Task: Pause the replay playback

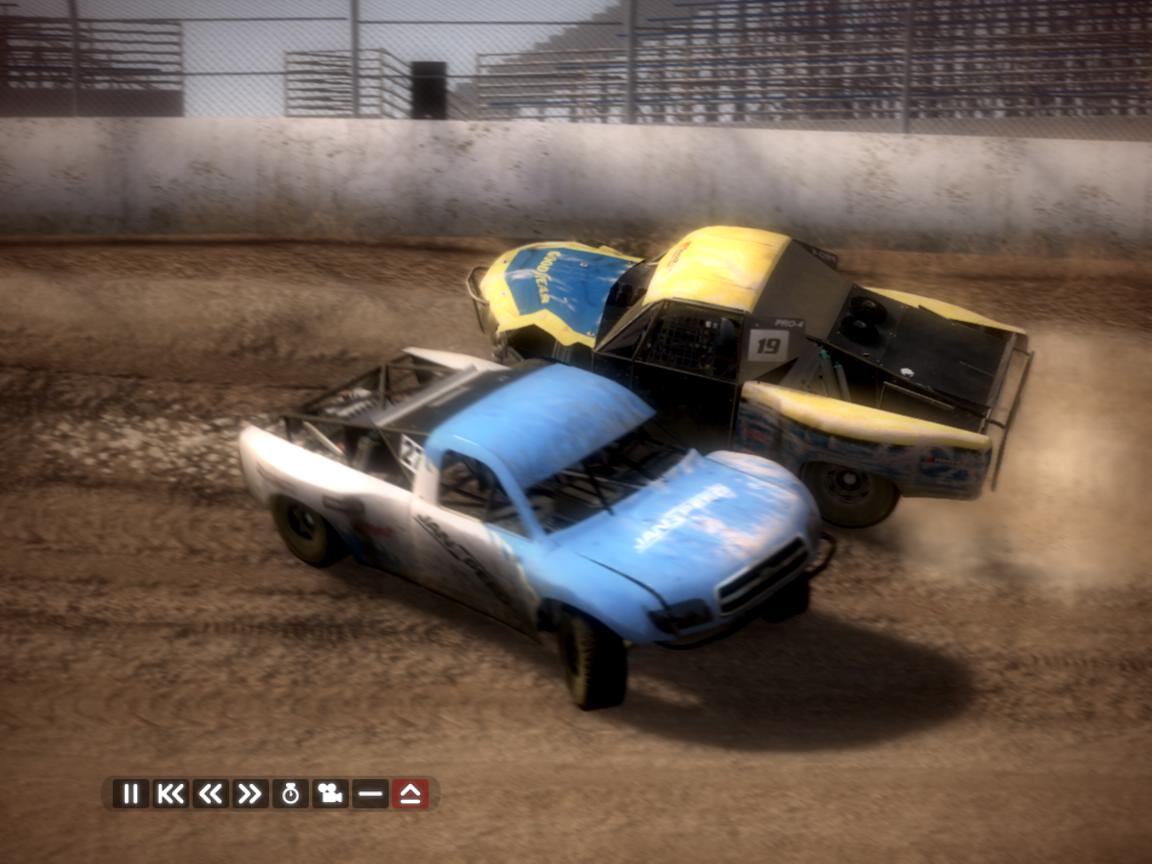Action: coord(130,794)
